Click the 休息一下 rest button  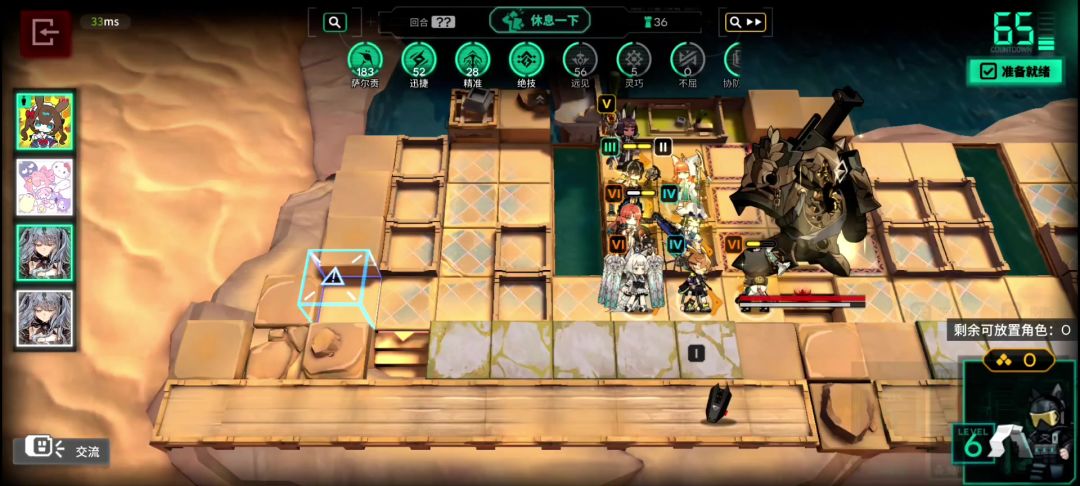540,21
